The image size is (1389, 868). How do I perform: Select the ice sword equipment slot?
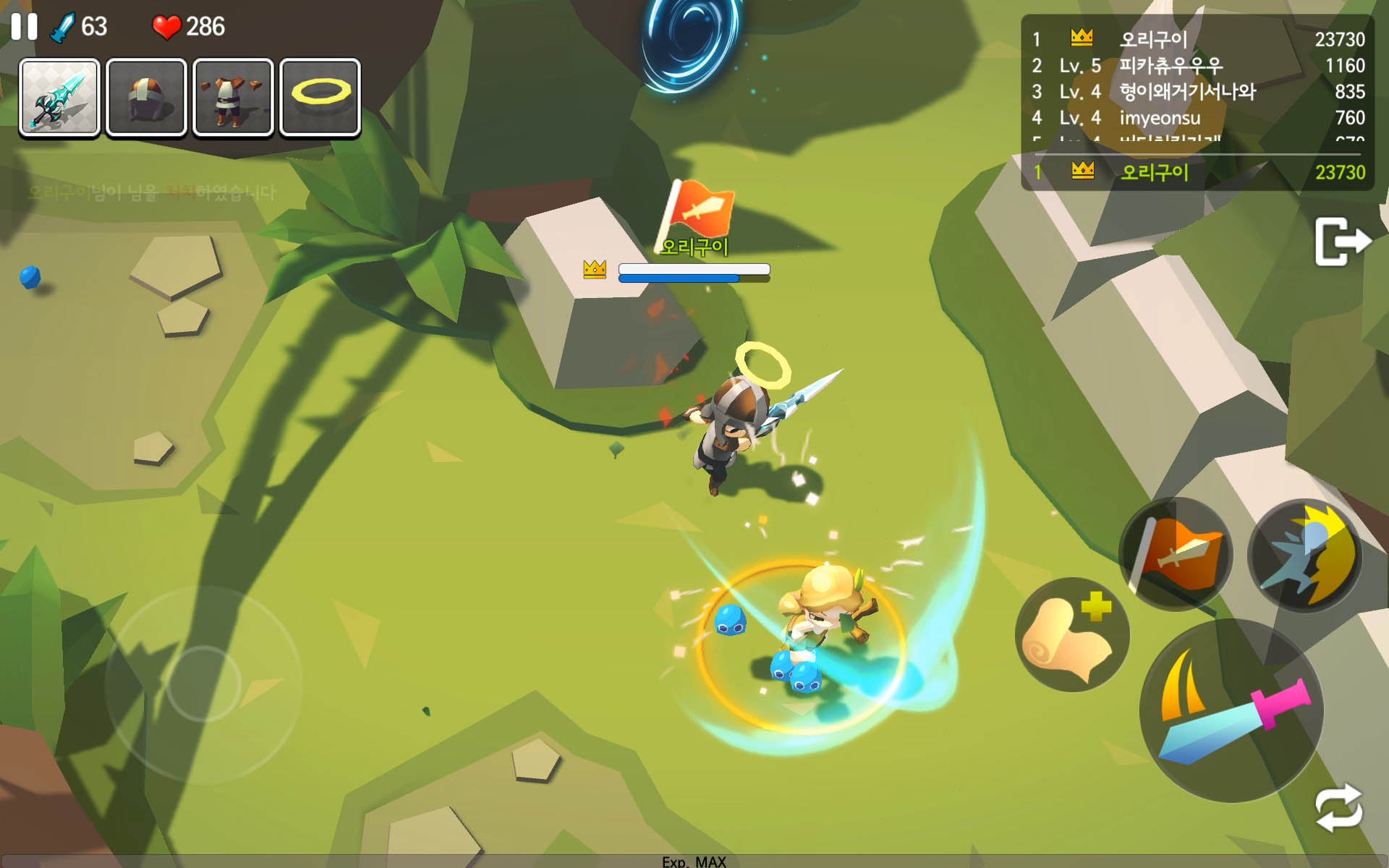59,98
